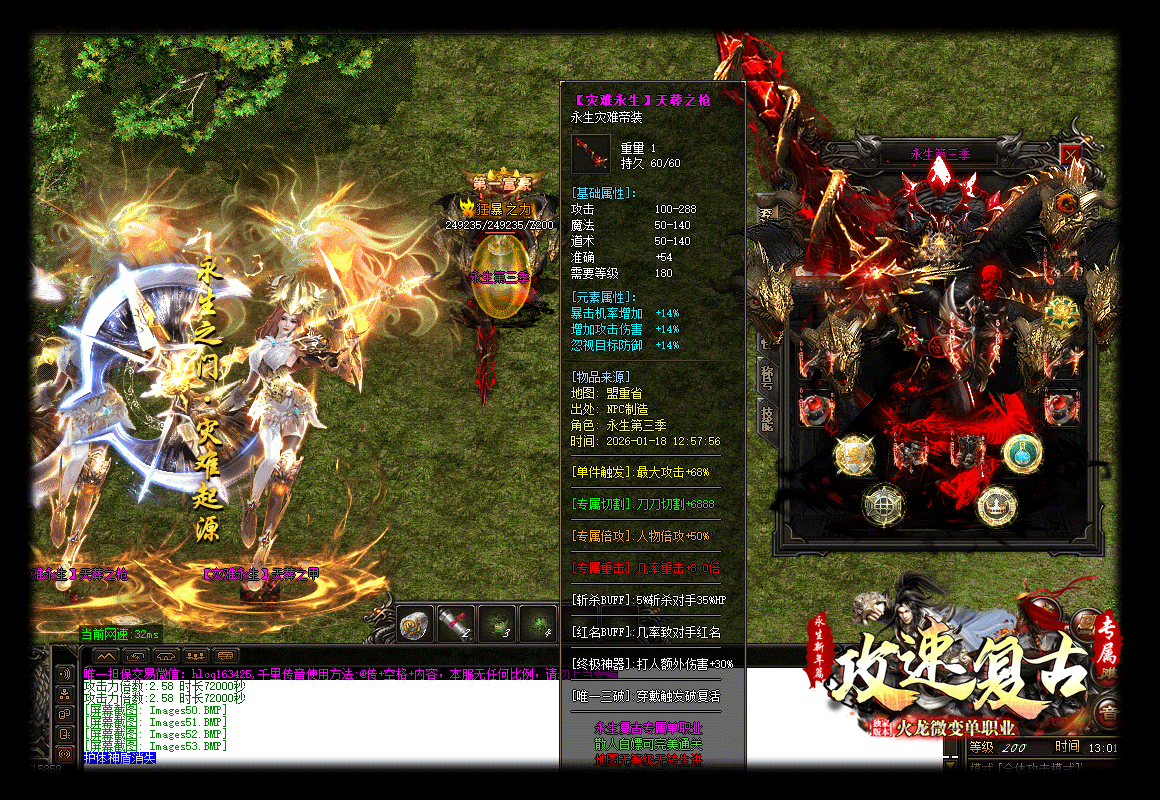Click the weapon icon in the item tooltip

590,155
